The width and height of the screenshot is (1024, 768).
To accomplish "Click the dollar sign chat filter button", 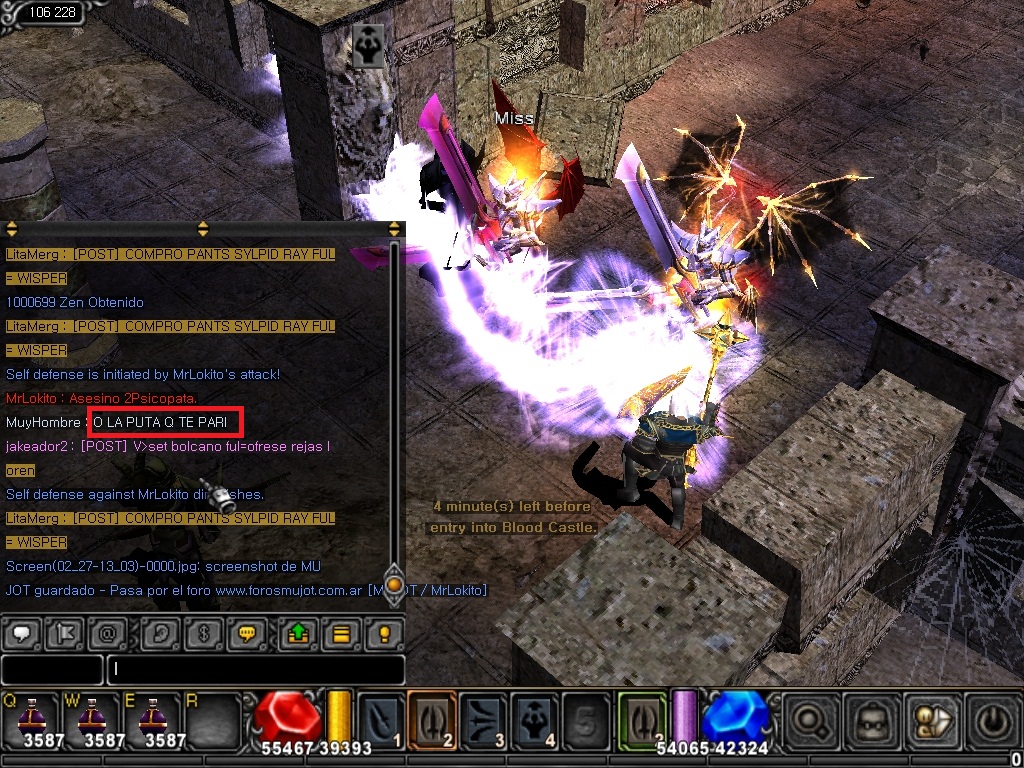I will pos(201,633).
